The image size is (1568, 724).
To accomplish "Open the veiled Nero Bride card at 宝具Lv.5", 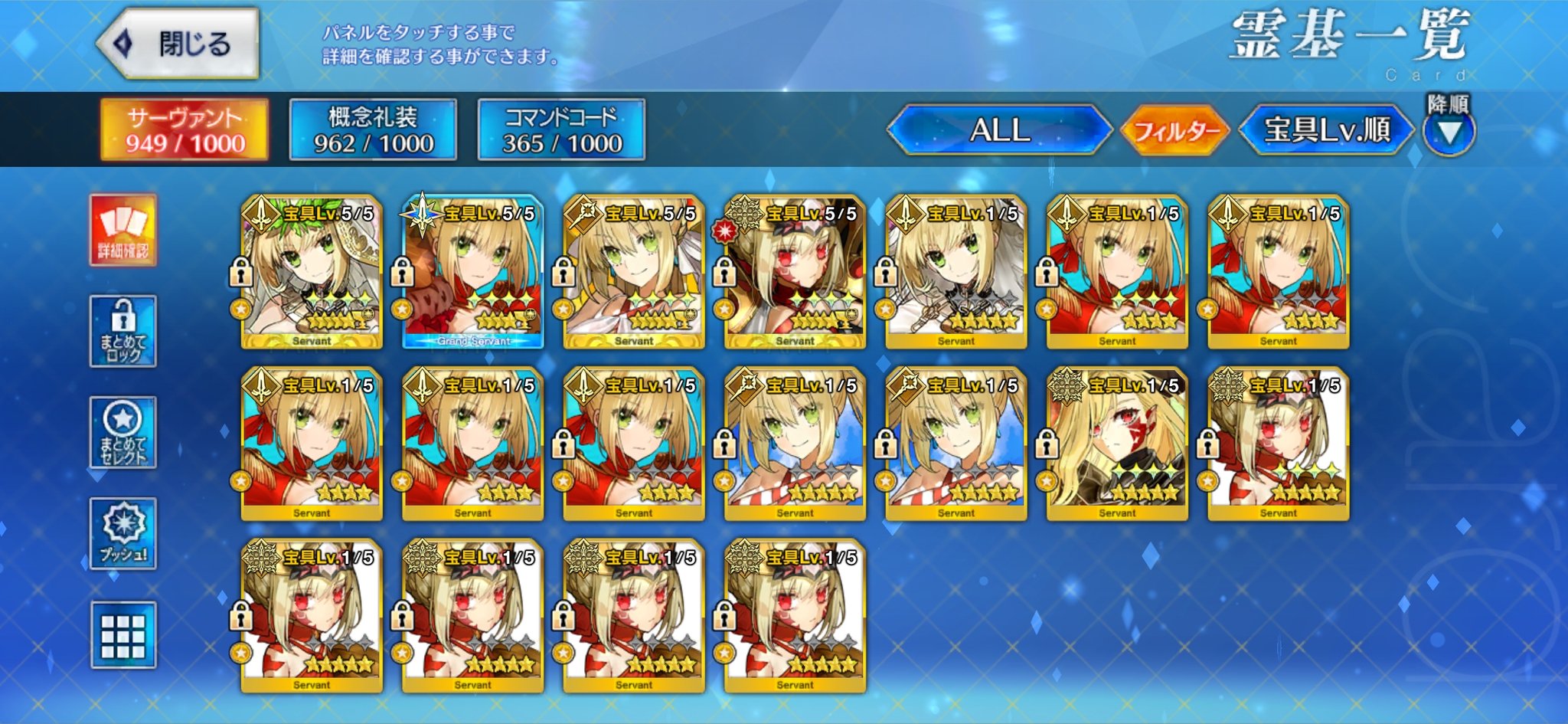I will [312, 272].
